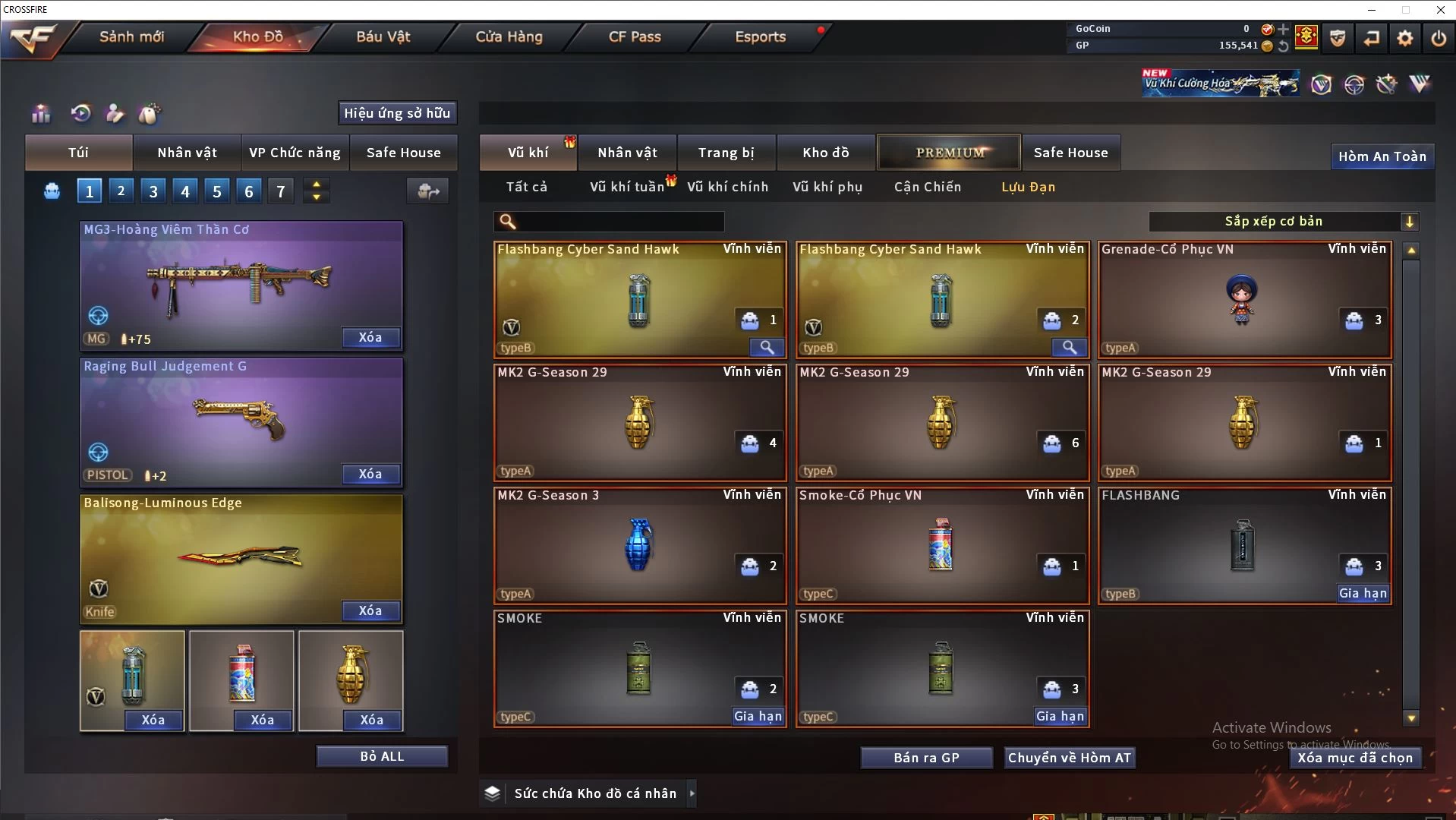Extend the FLASHBANG item with Gia hạn
Viewport: 1456px width, 820px height.
[x=1363, y=594]
